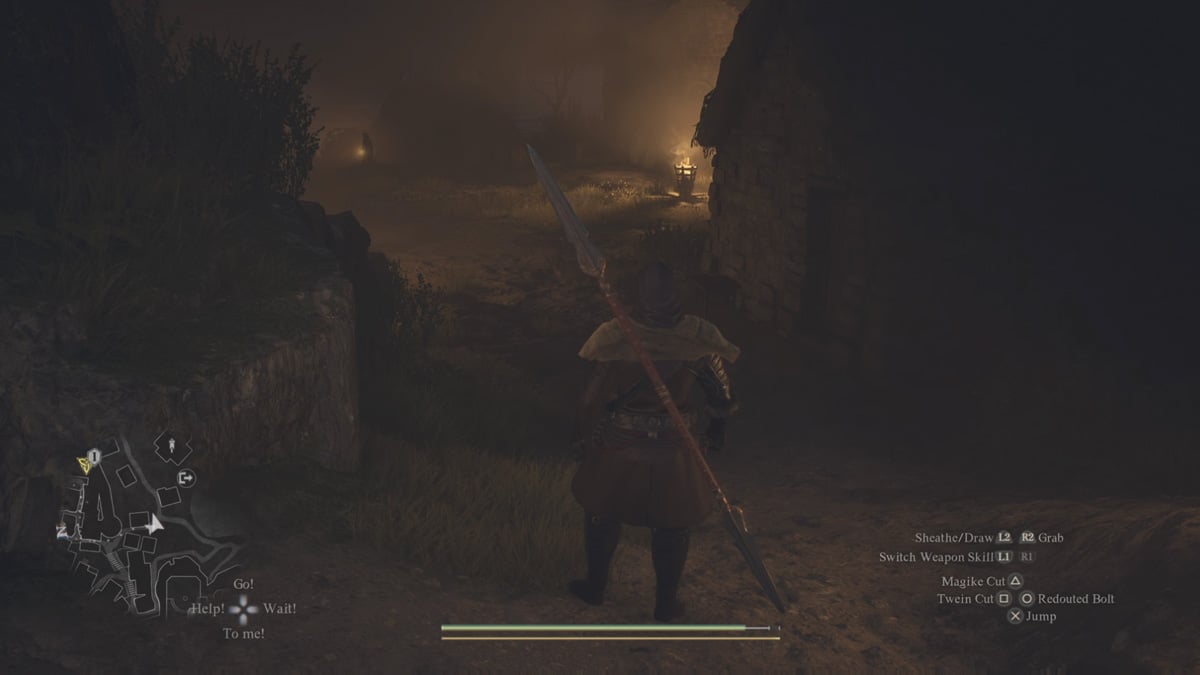This screenshot has width=1200, height=675.
Task: Select the yellow quest marker on minimap
Action: 83,463
